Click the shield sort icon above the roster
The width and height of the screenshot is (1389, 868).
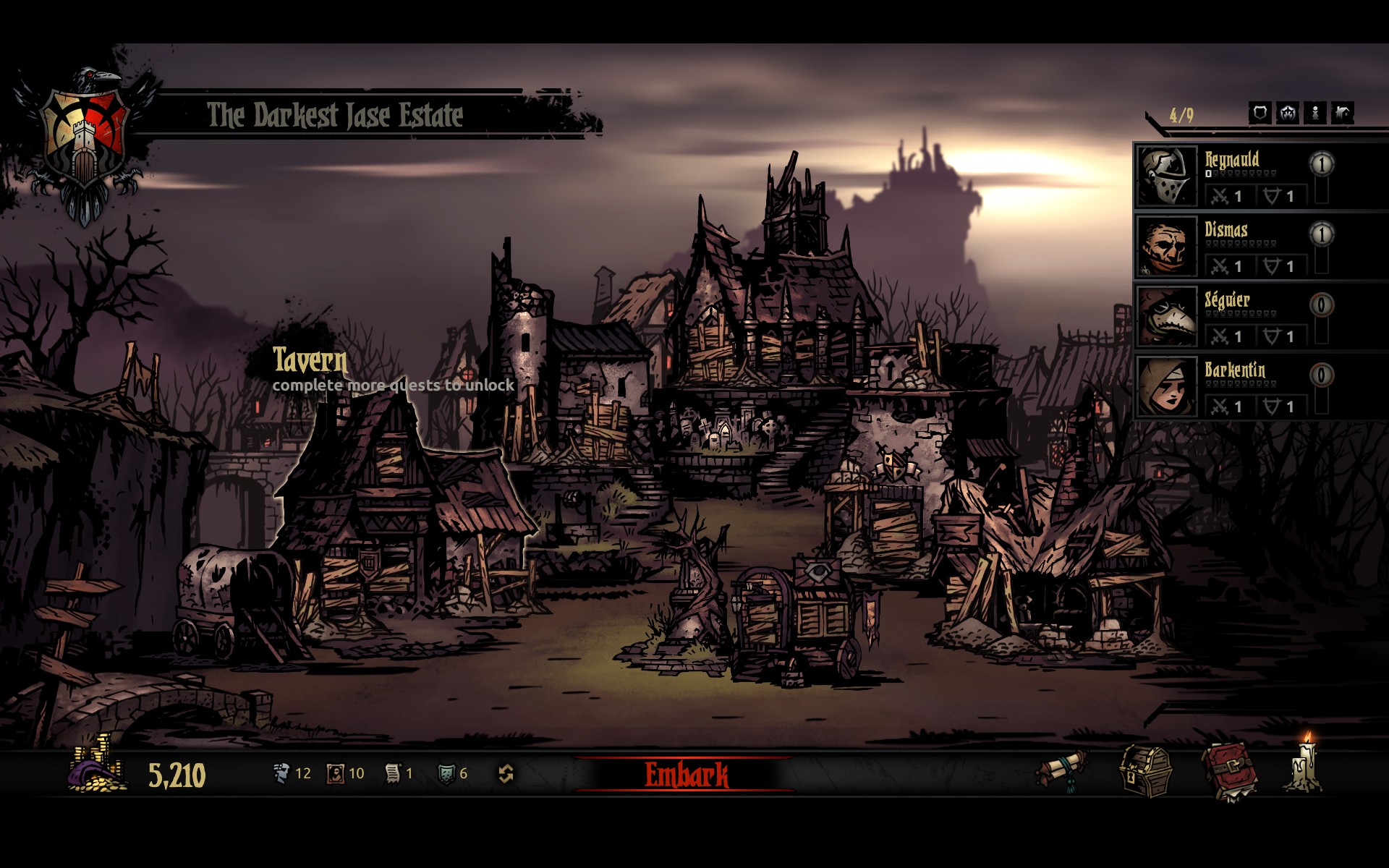pos(1260,113)
